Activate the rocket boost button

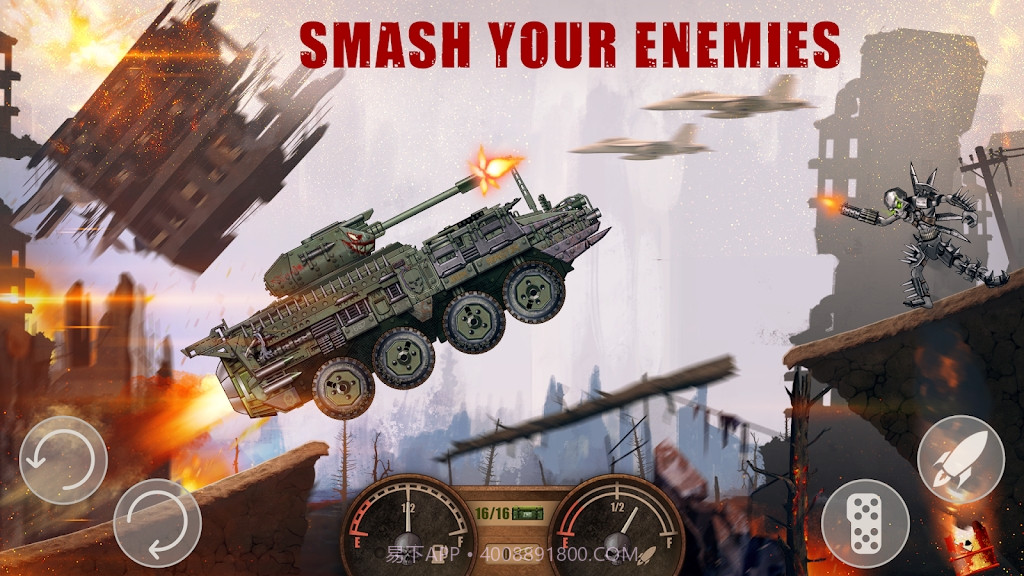(x=960, y=459)
